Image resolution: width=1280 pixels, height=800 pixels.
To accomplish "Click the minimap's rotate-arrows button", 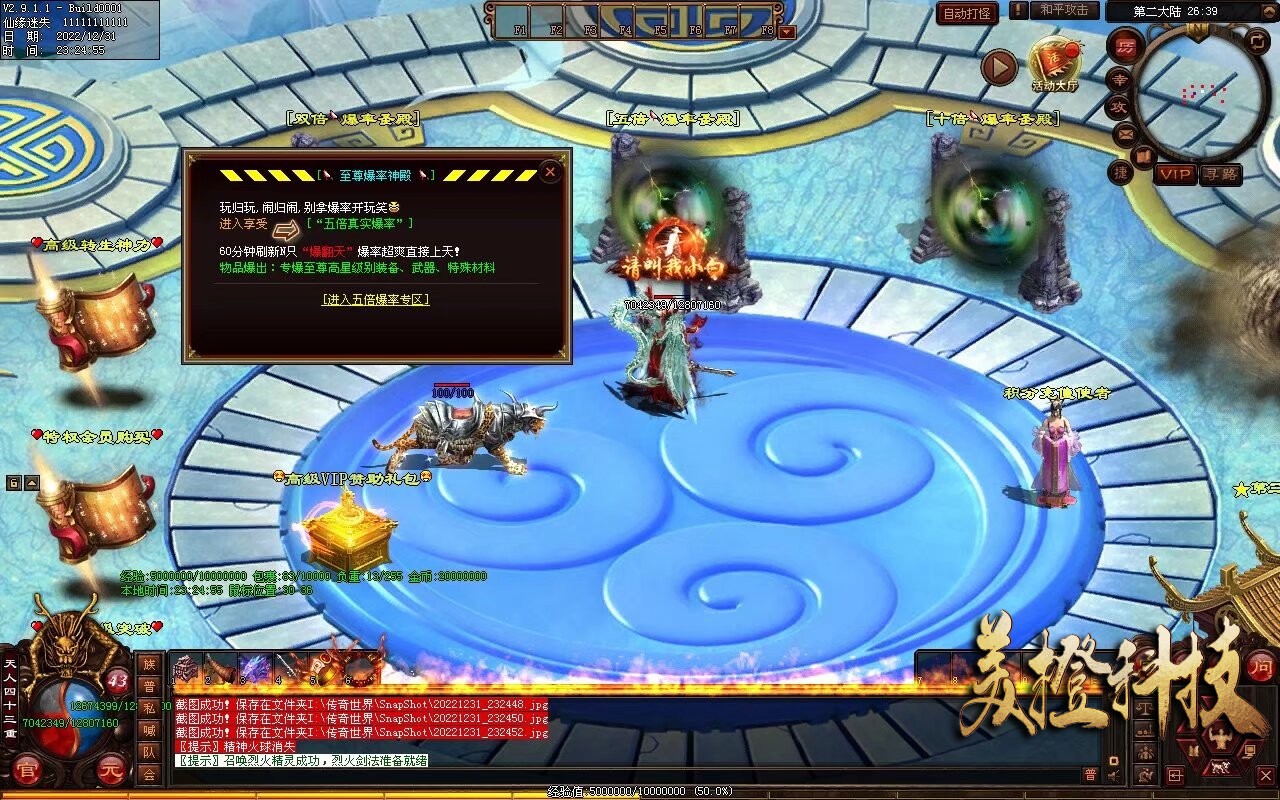I will (x=1257, y=42).
